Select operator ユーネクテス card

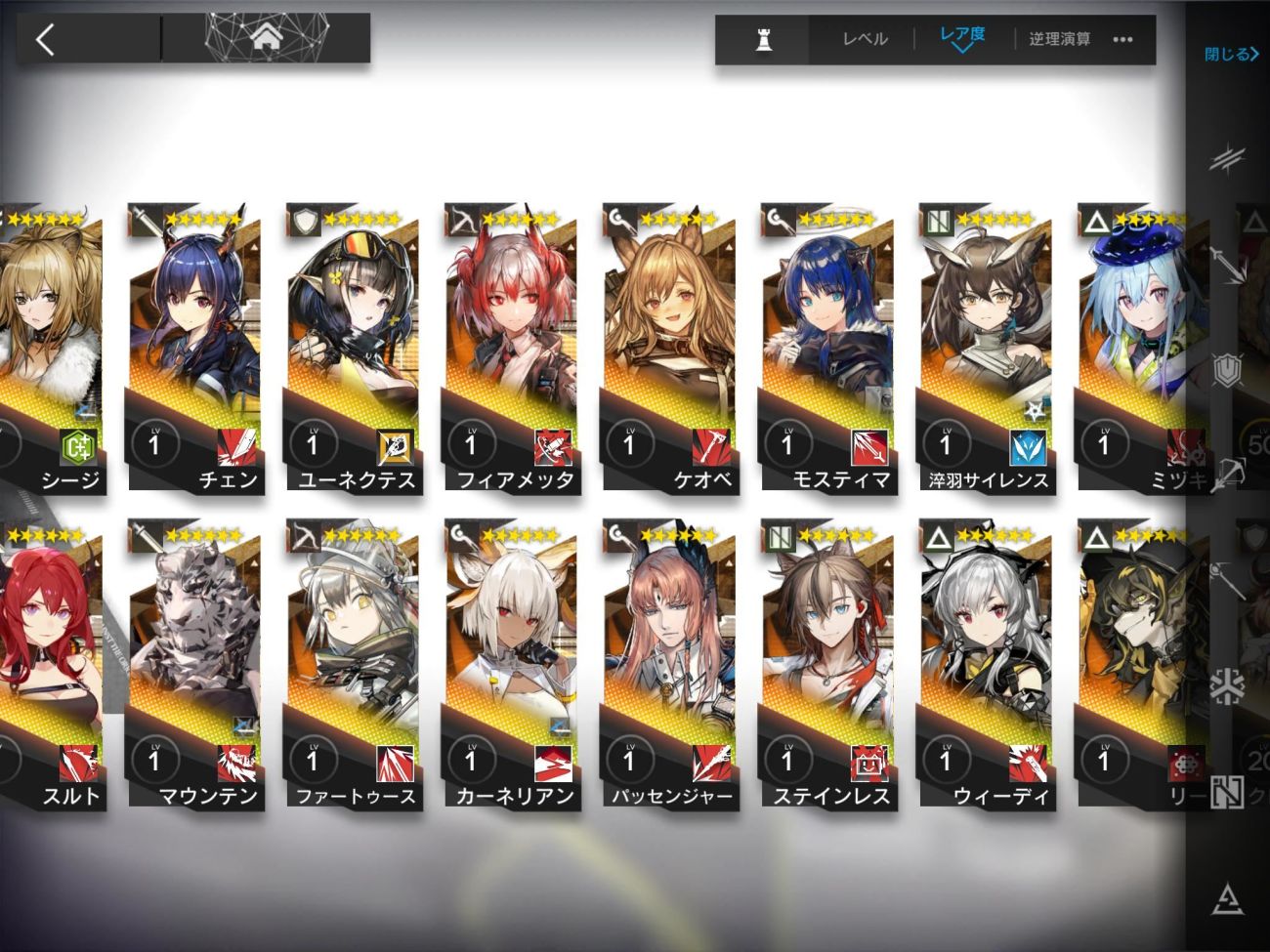click(x=352, y=347)
